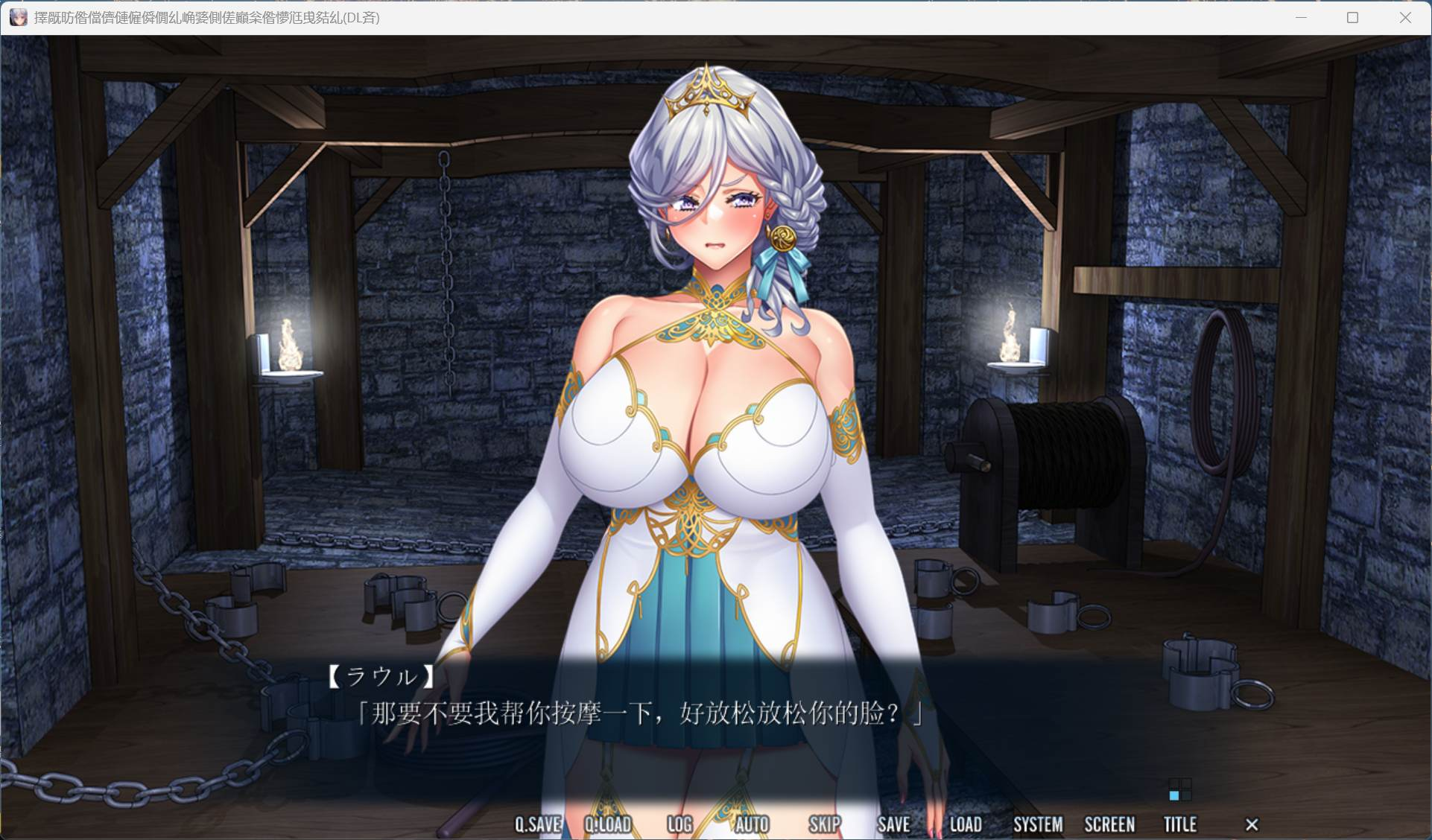
Task: Close the game window
Action: (x=1407, y=17)
